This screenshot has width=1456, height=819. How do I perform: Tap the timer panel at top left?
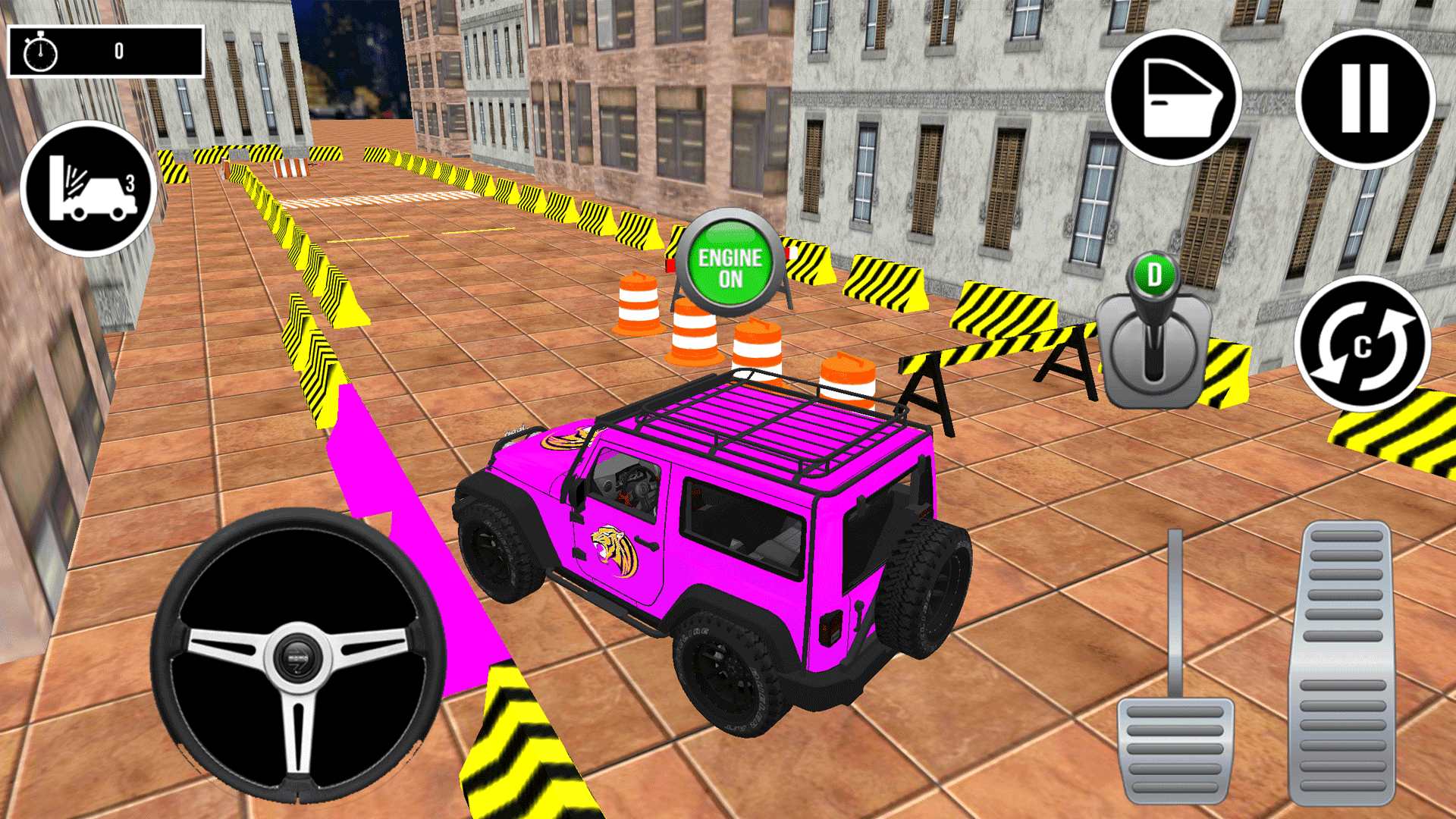pos(106,52)
